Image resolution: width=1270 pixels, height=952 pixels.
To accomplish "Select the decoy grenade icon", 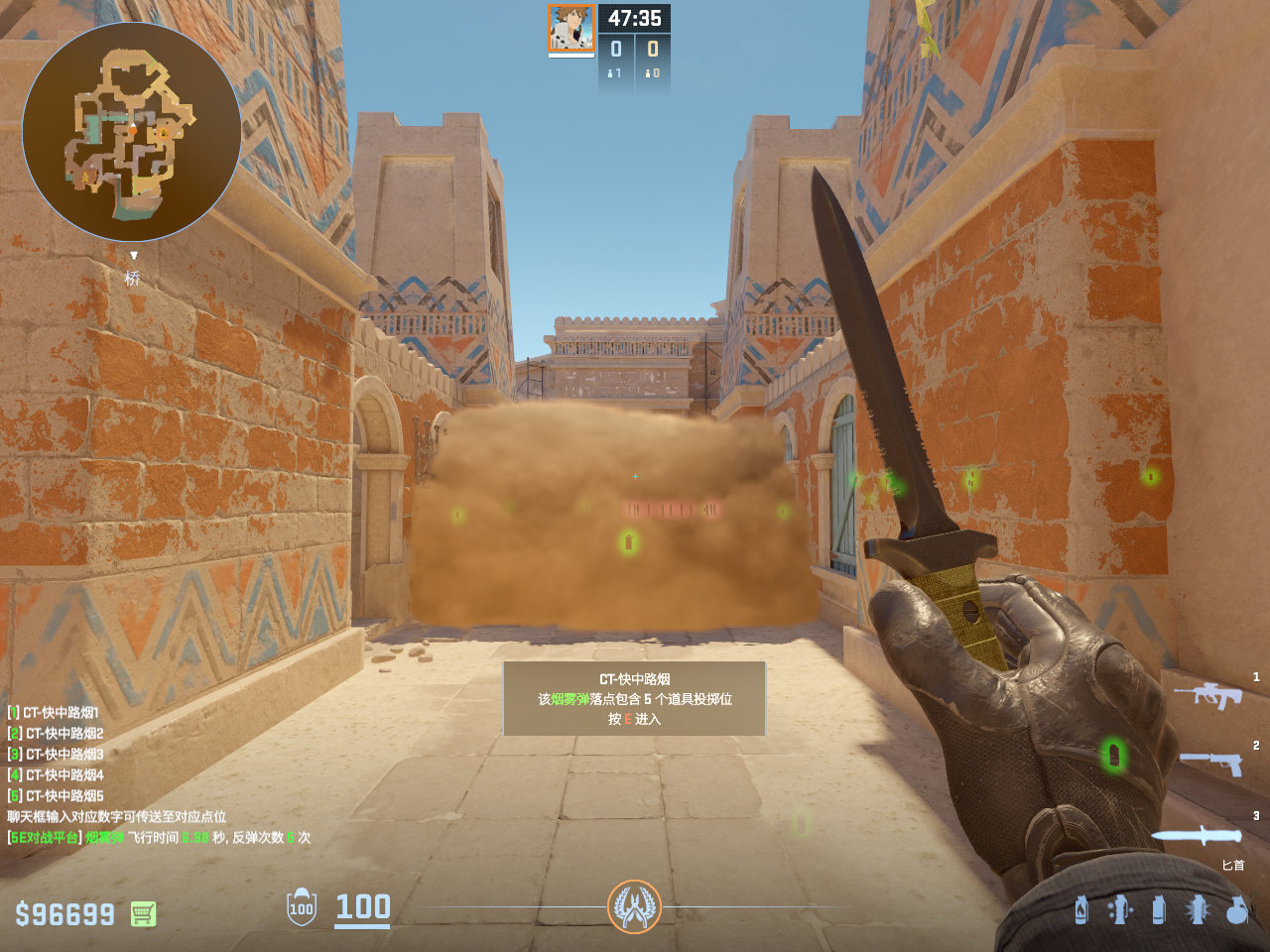I will (1120, 909).
